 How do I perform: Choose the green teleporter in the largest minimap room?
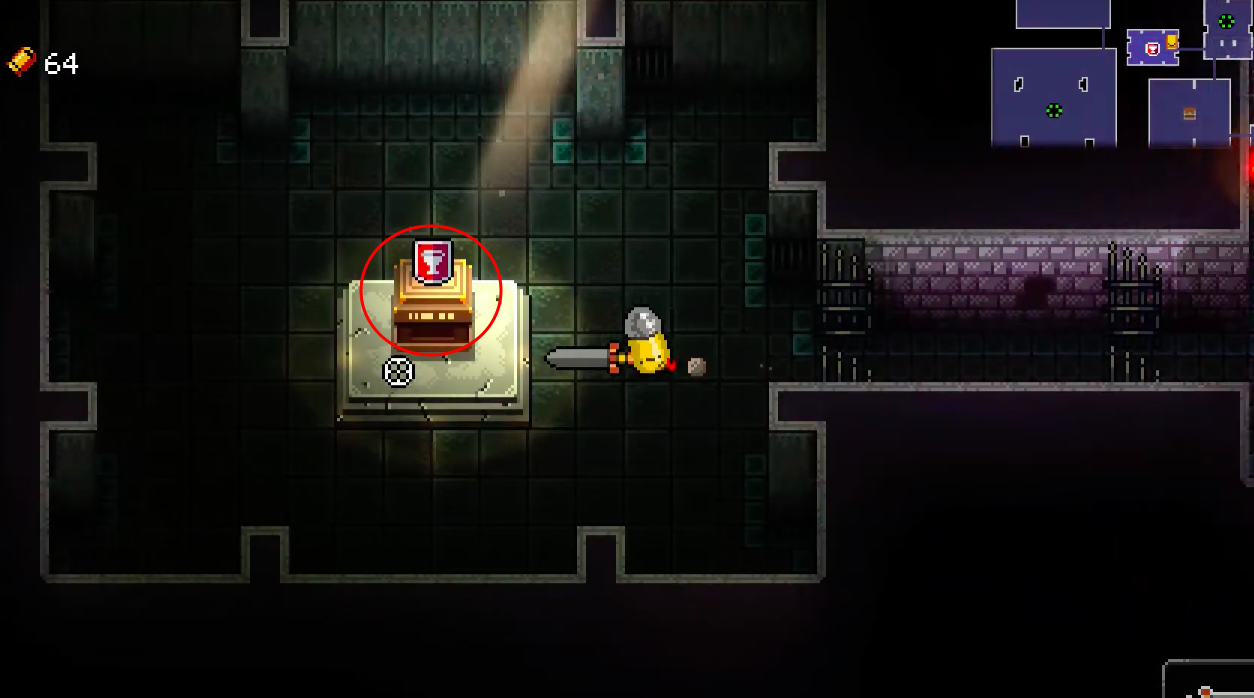(x=1053, y=110)
